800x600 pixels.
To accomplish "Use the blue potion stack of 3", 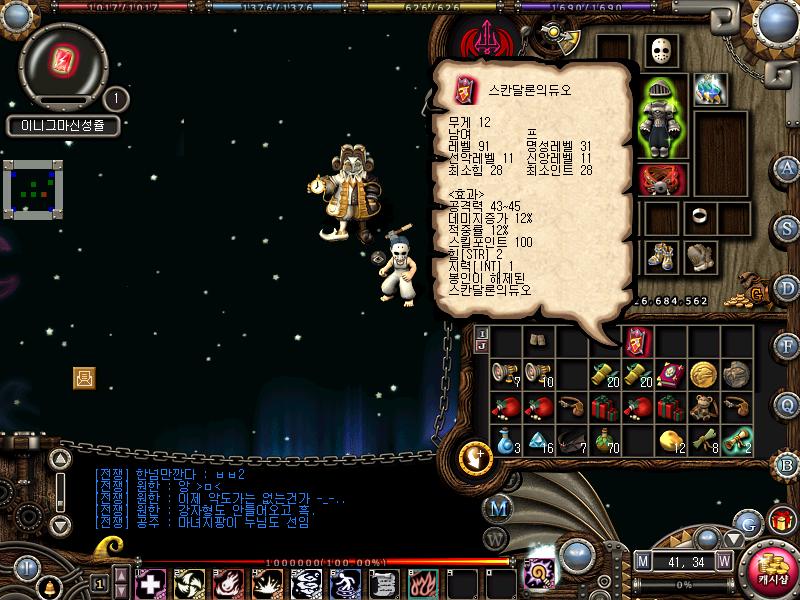I will click(x=506, y=440).
